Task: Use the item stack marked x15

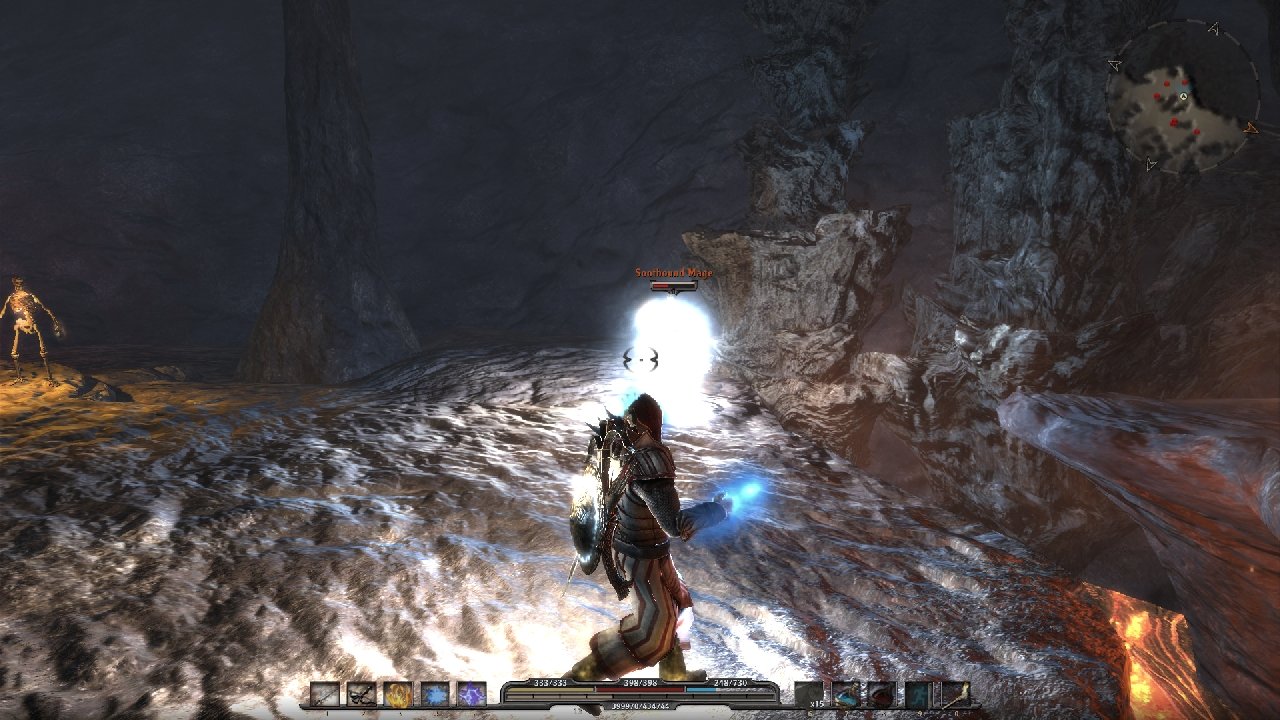Action: coord(809,694)
